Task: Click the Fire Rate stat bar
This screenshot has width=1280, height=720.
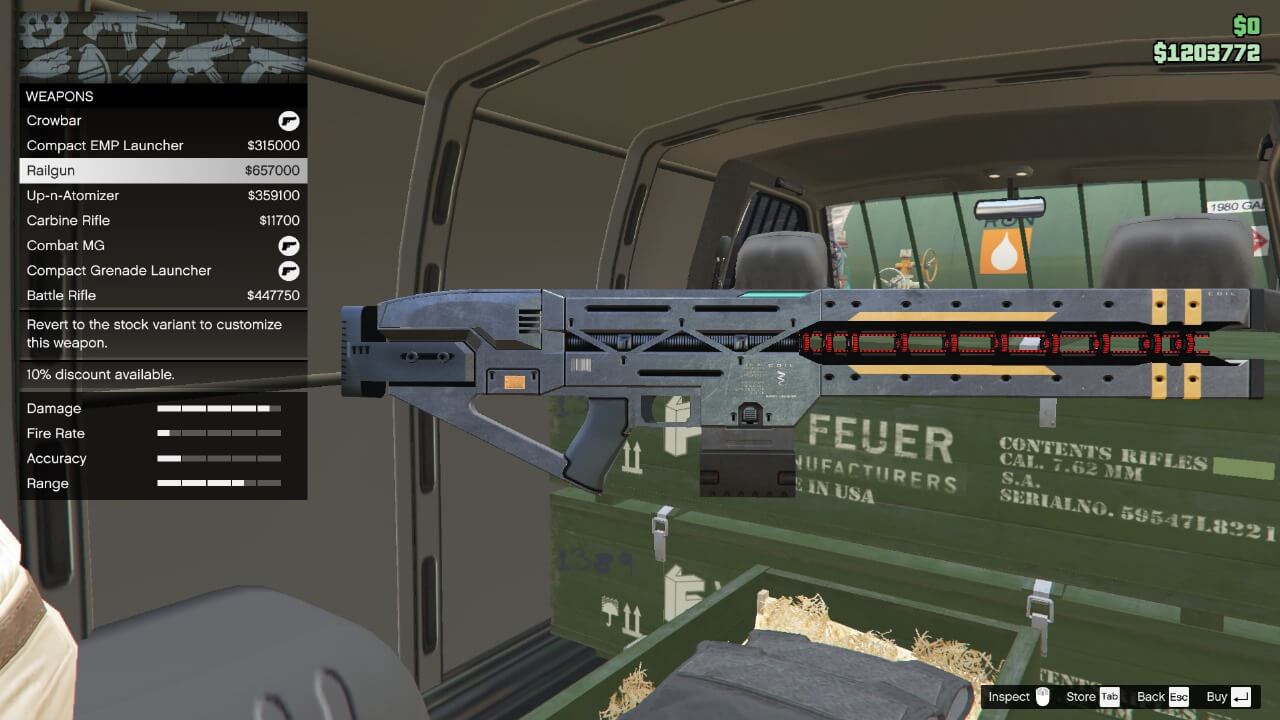Action: click(x=218, y=433)
